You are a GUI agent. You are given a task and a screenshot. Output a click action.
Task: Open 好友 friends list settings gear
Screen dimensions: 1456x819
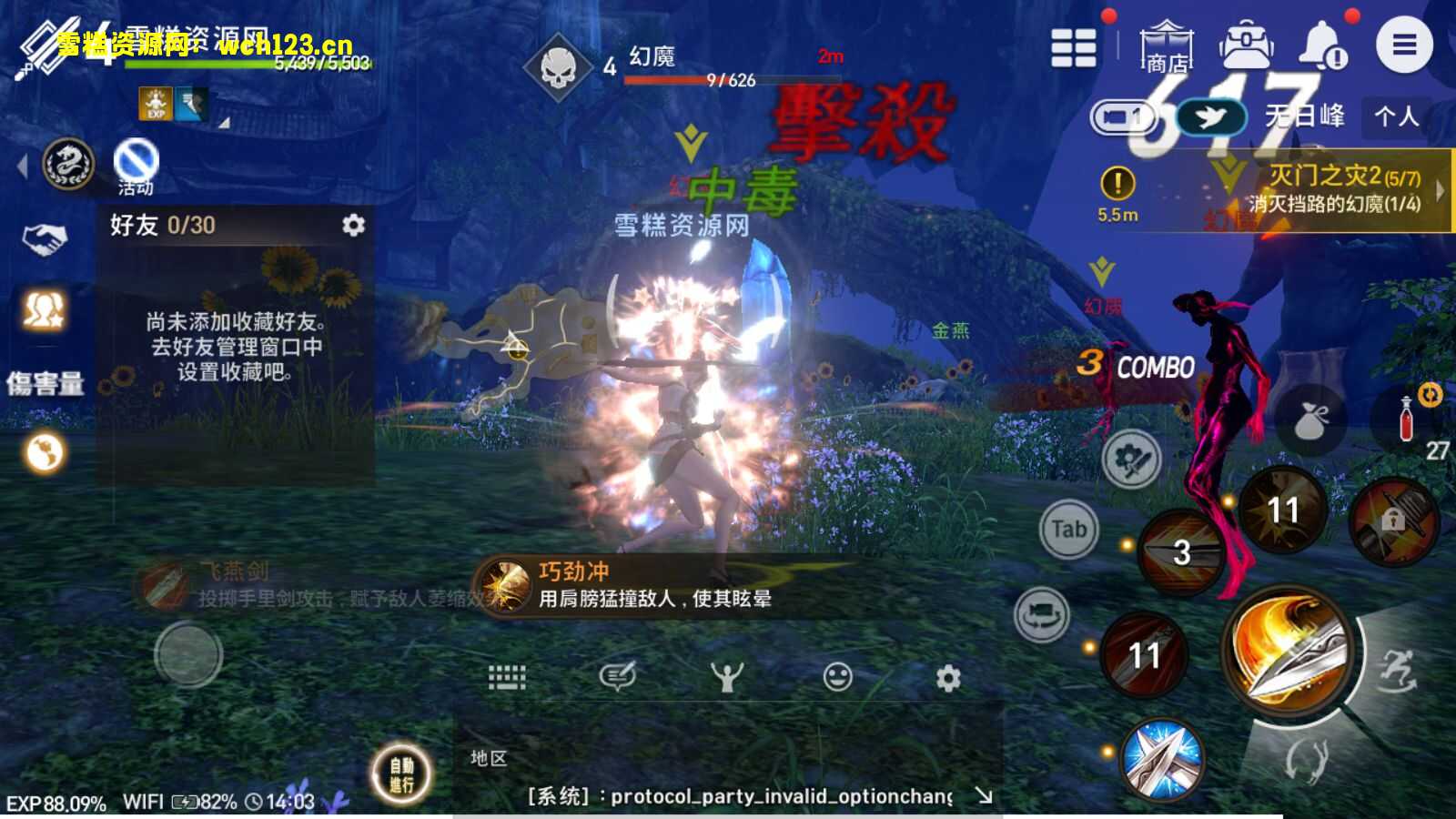pyautogui.click(x=356, y=227)
